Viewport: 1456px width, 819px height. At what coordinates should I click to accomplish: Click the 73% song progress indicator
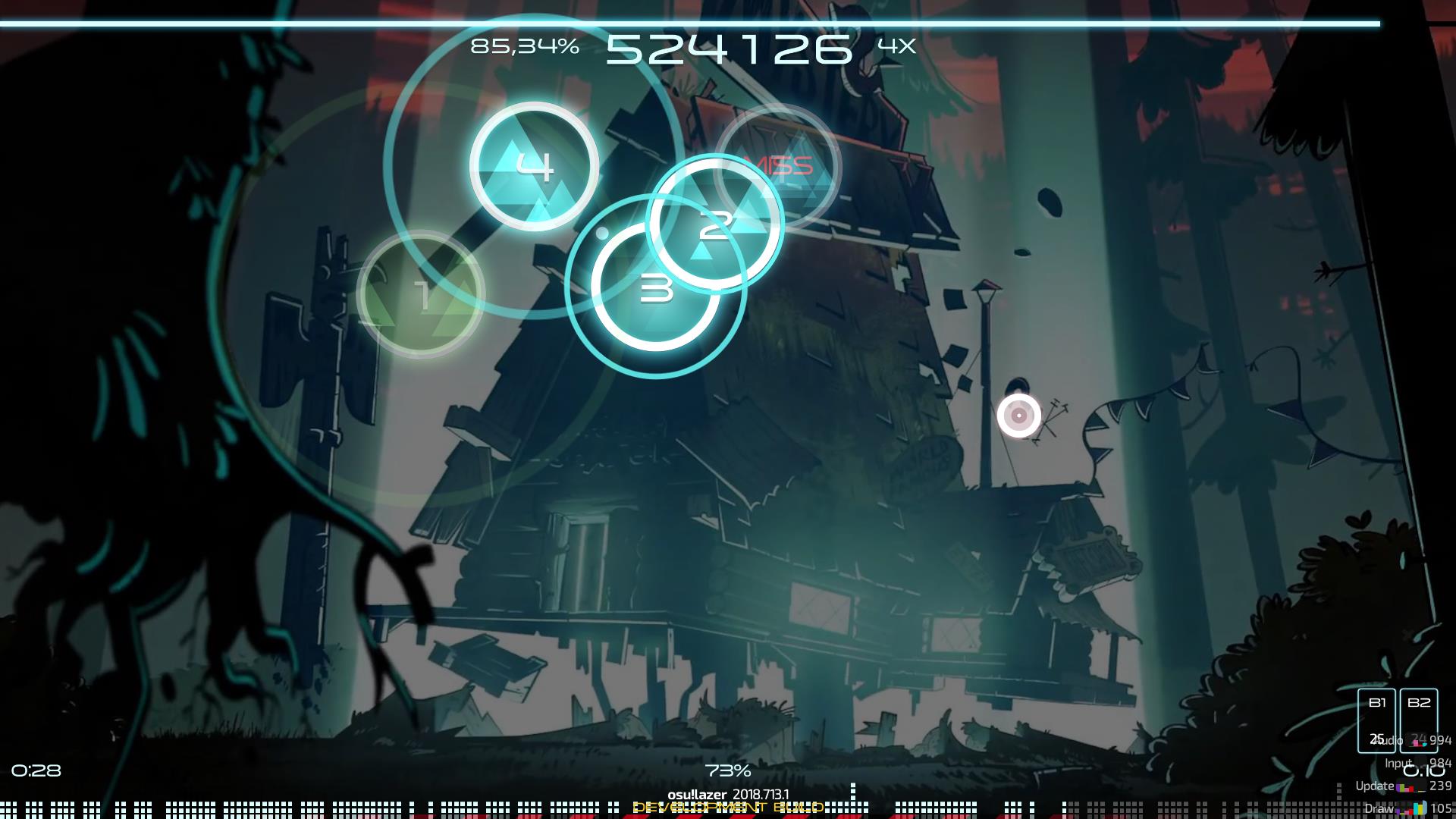726,771
